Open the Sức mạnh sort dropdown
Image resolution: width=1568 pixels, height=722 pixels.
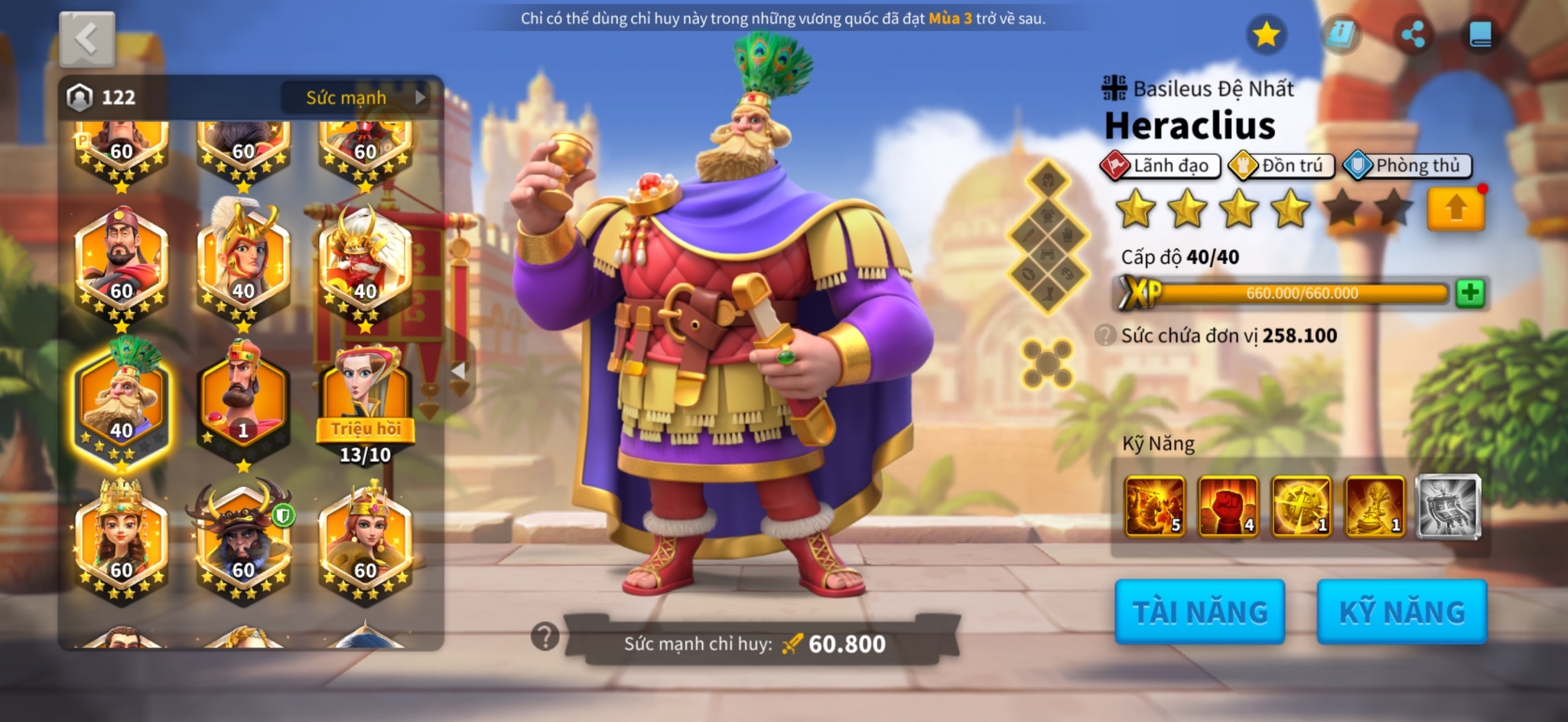click(360, 97)
